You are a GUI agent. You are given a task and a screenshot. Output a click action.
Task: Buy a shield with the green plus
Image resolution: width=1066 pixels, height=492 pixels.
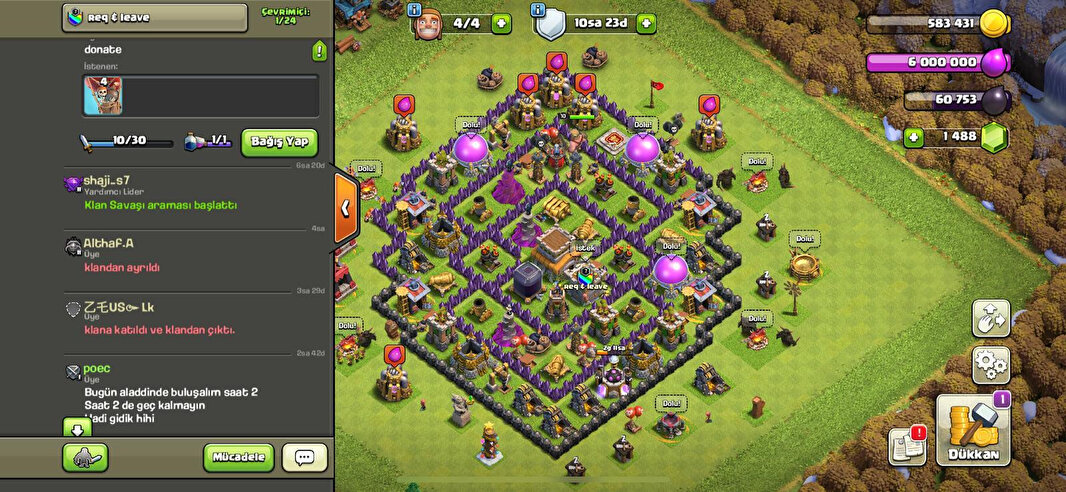tap(646, 23)
